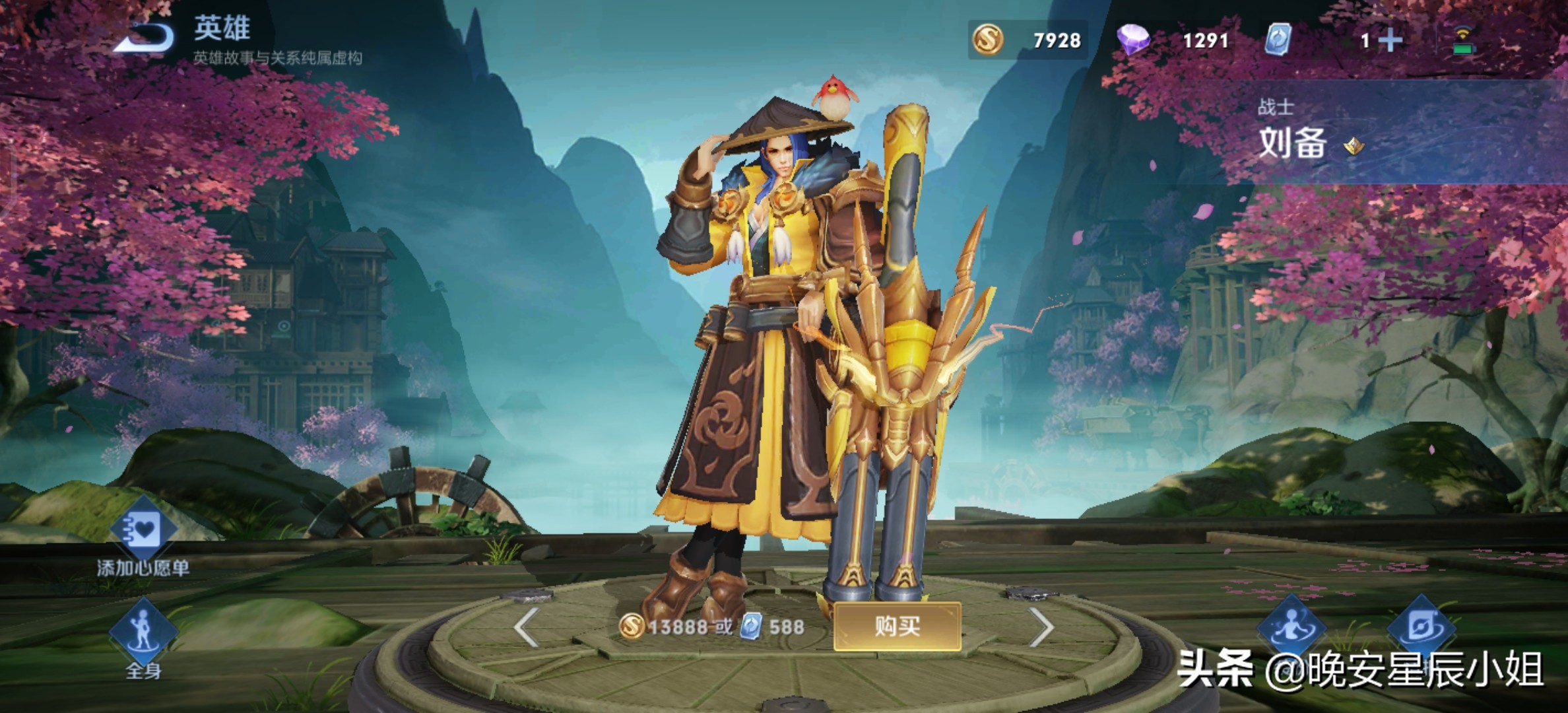Open full-body view (全身)

pyautogui.click(x=143, y=632)
